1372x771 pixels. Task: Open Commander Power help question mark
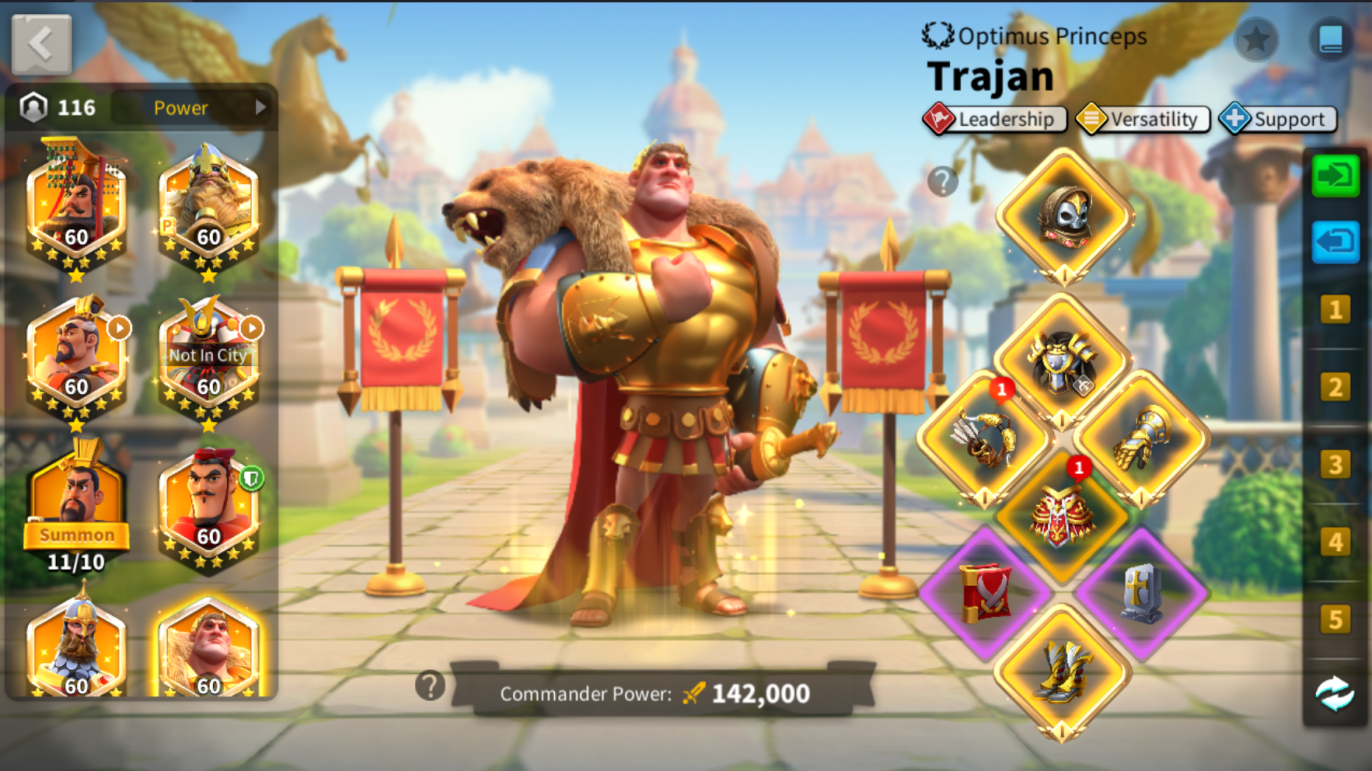[x=430, y=685]
